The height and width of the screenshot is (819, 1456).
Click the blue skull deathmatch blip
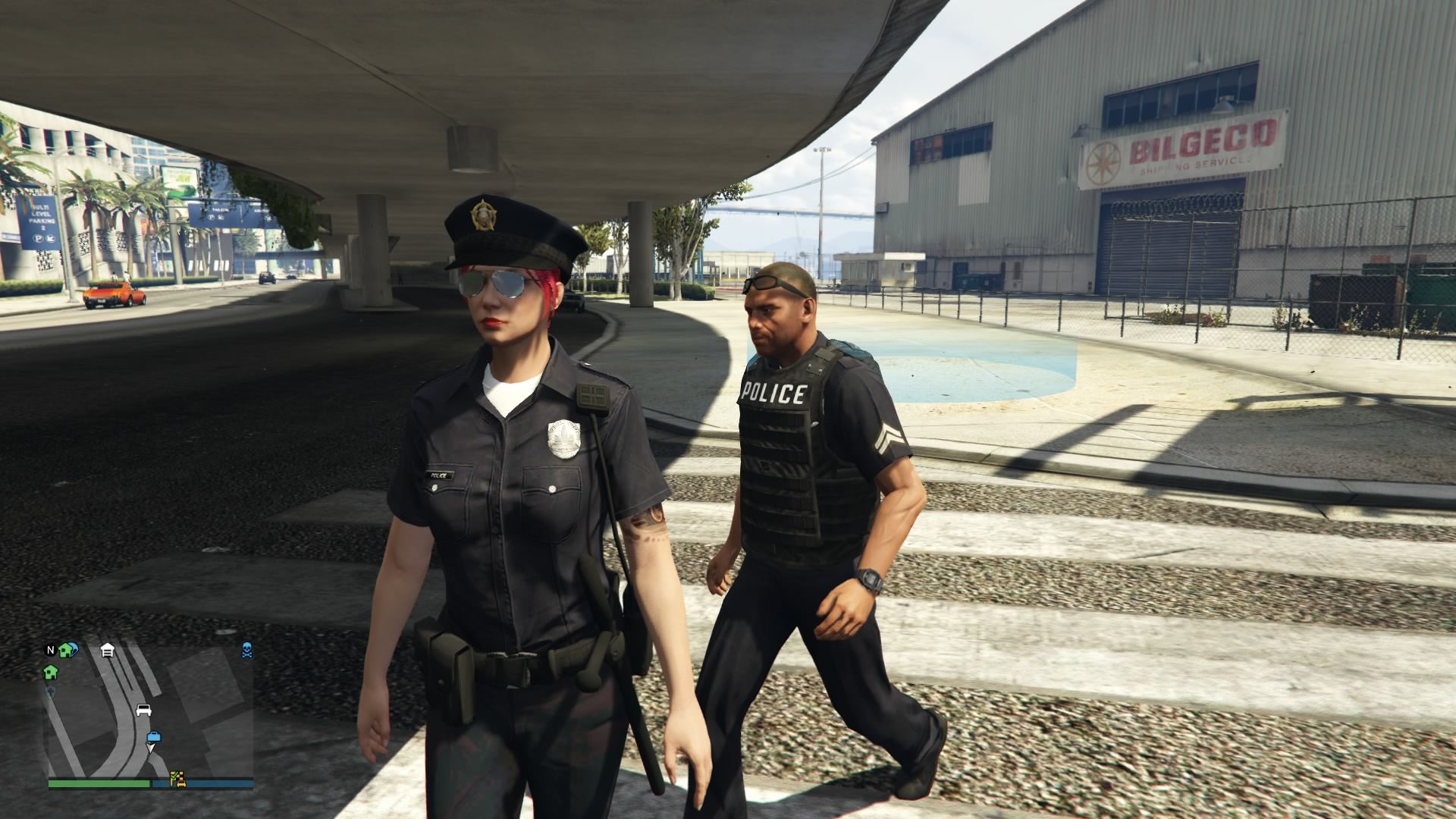(246, 651)
